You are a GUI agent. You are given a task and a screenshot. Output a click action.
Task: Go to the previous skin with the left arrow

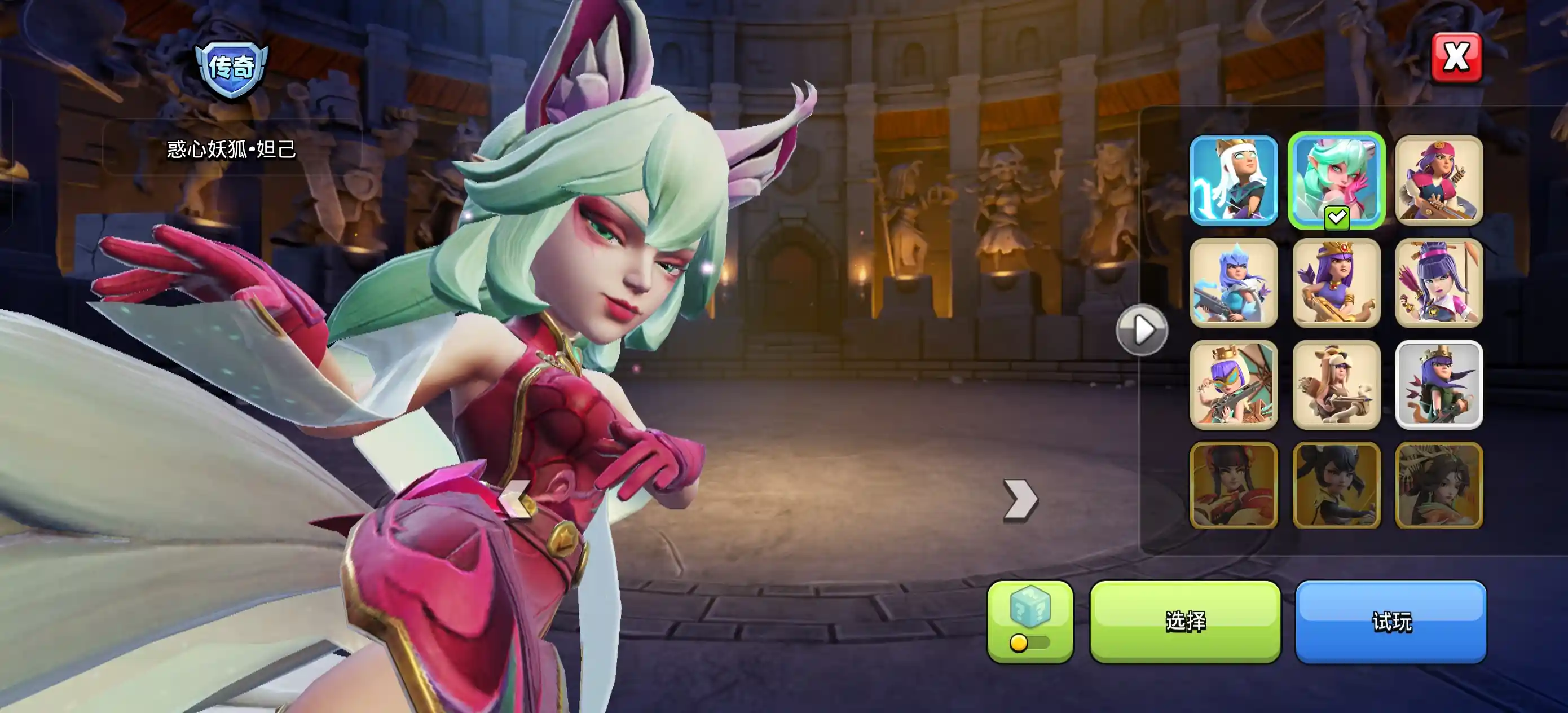coord(515,499)
